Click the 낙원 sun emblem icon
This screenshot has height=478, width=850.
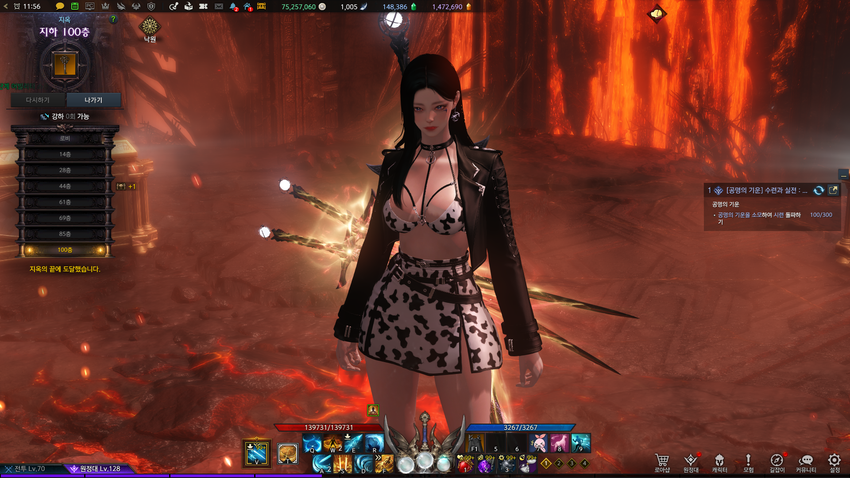pyautogui.click(x=150, y=26)
